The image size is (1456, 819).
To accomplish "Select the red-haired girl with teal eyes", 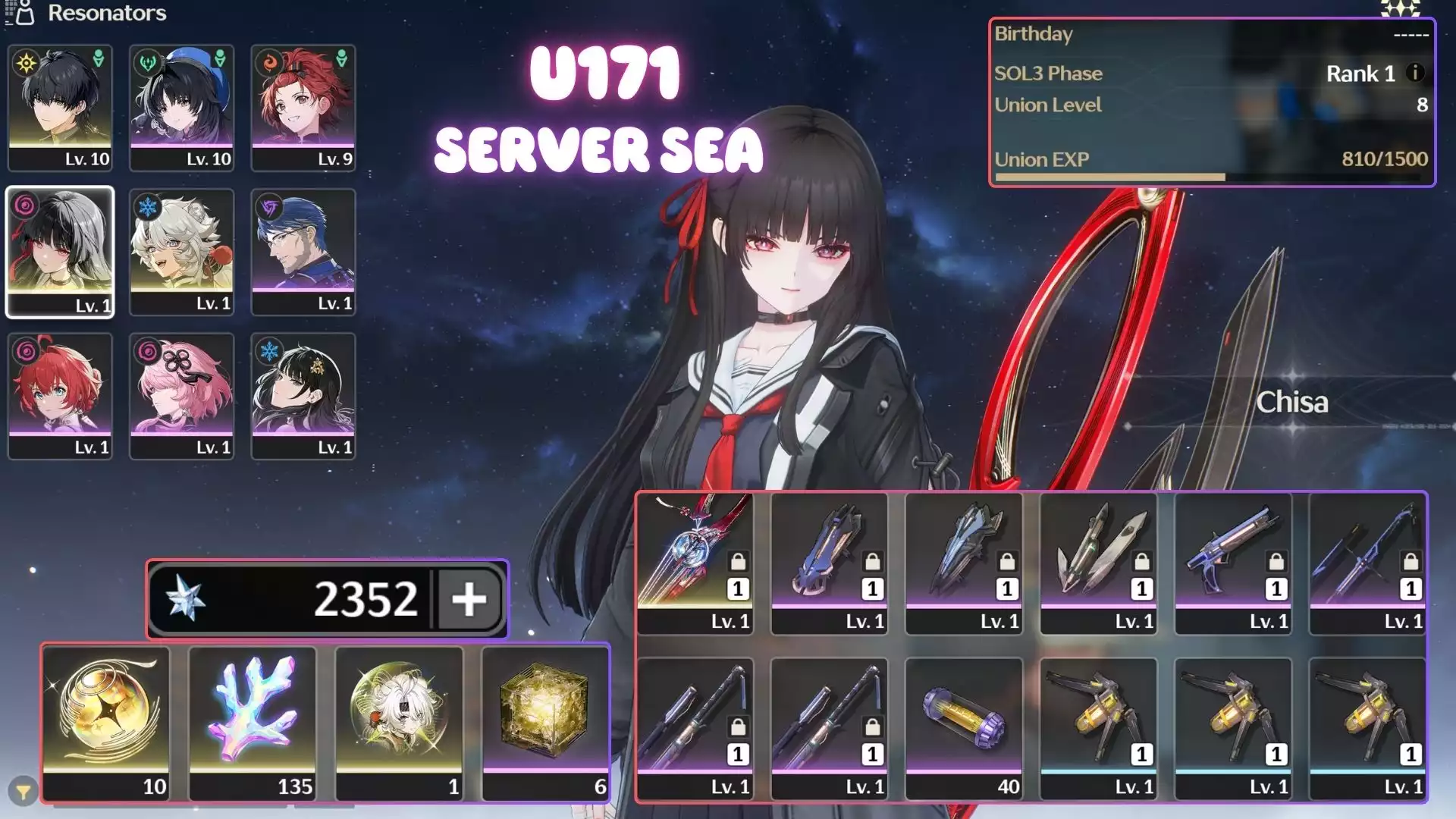I will (x=60, y=396).
